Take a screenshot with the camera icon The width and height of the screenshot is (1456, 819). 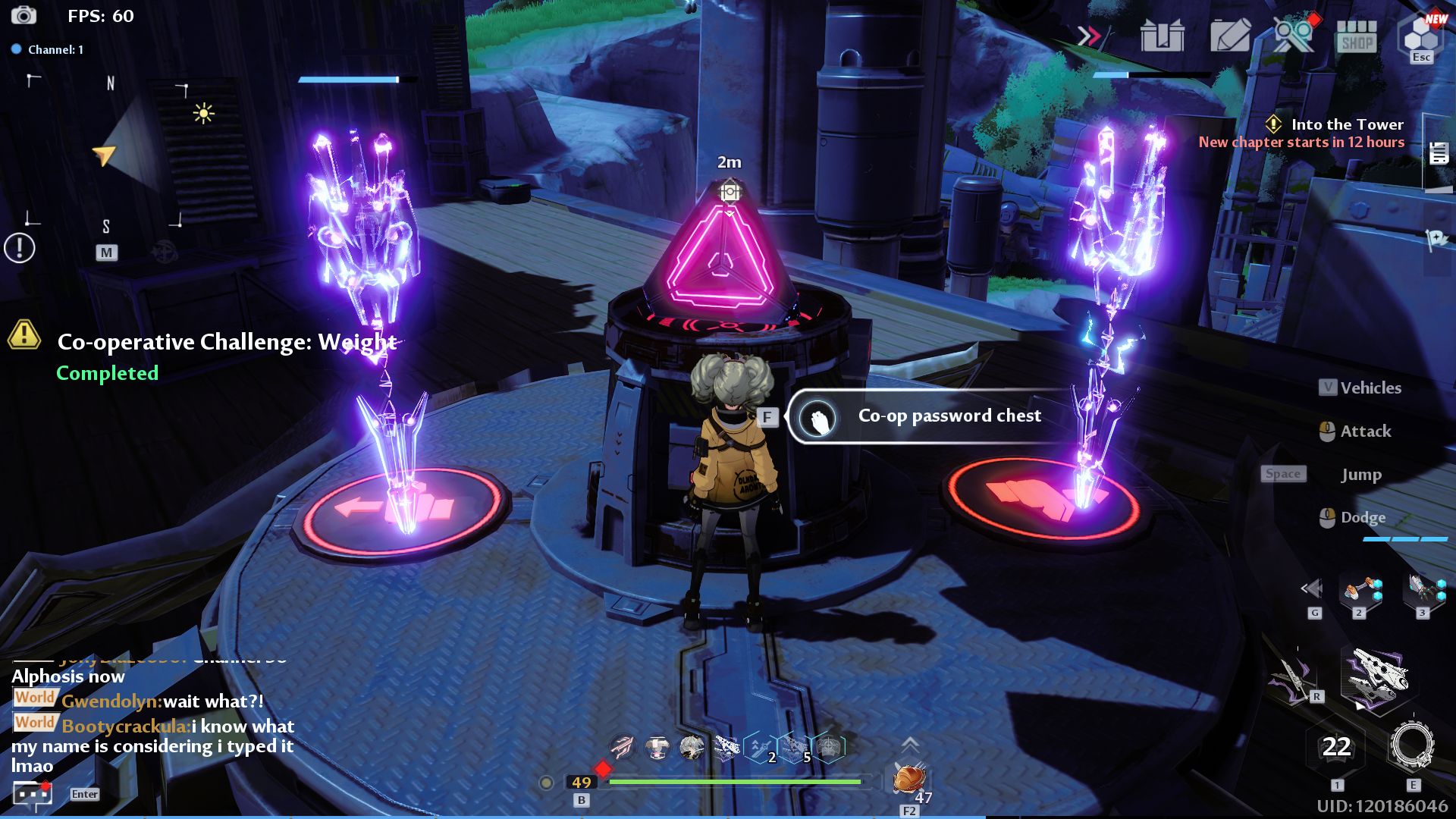[x=24, y=15]
